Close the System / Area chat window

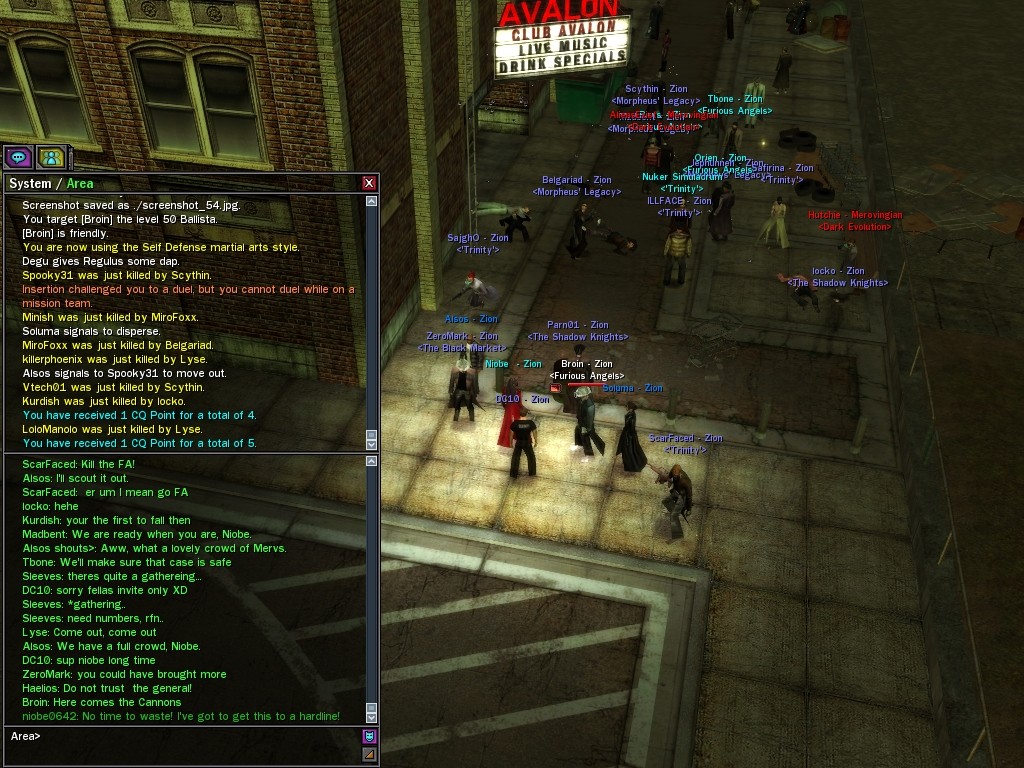click(369, 183)
